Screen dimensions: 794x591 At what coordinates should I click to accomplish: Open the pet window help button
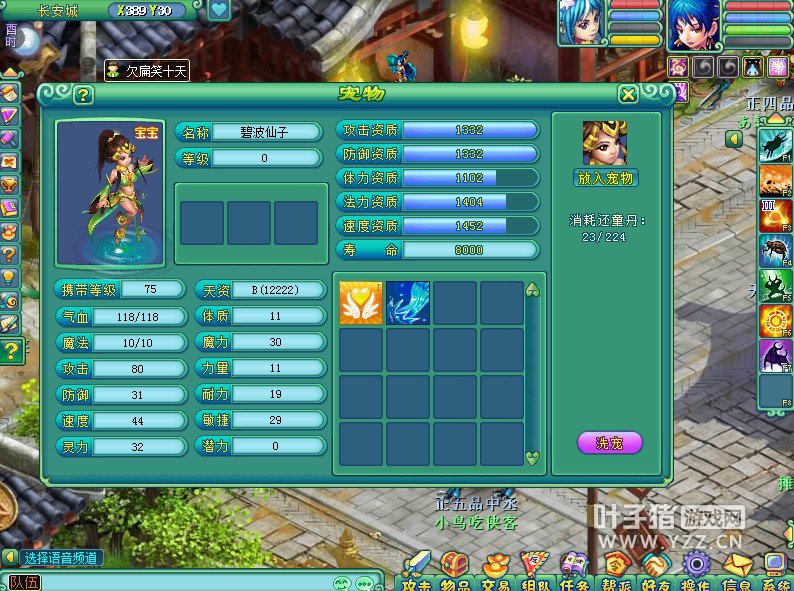point(83,95)
